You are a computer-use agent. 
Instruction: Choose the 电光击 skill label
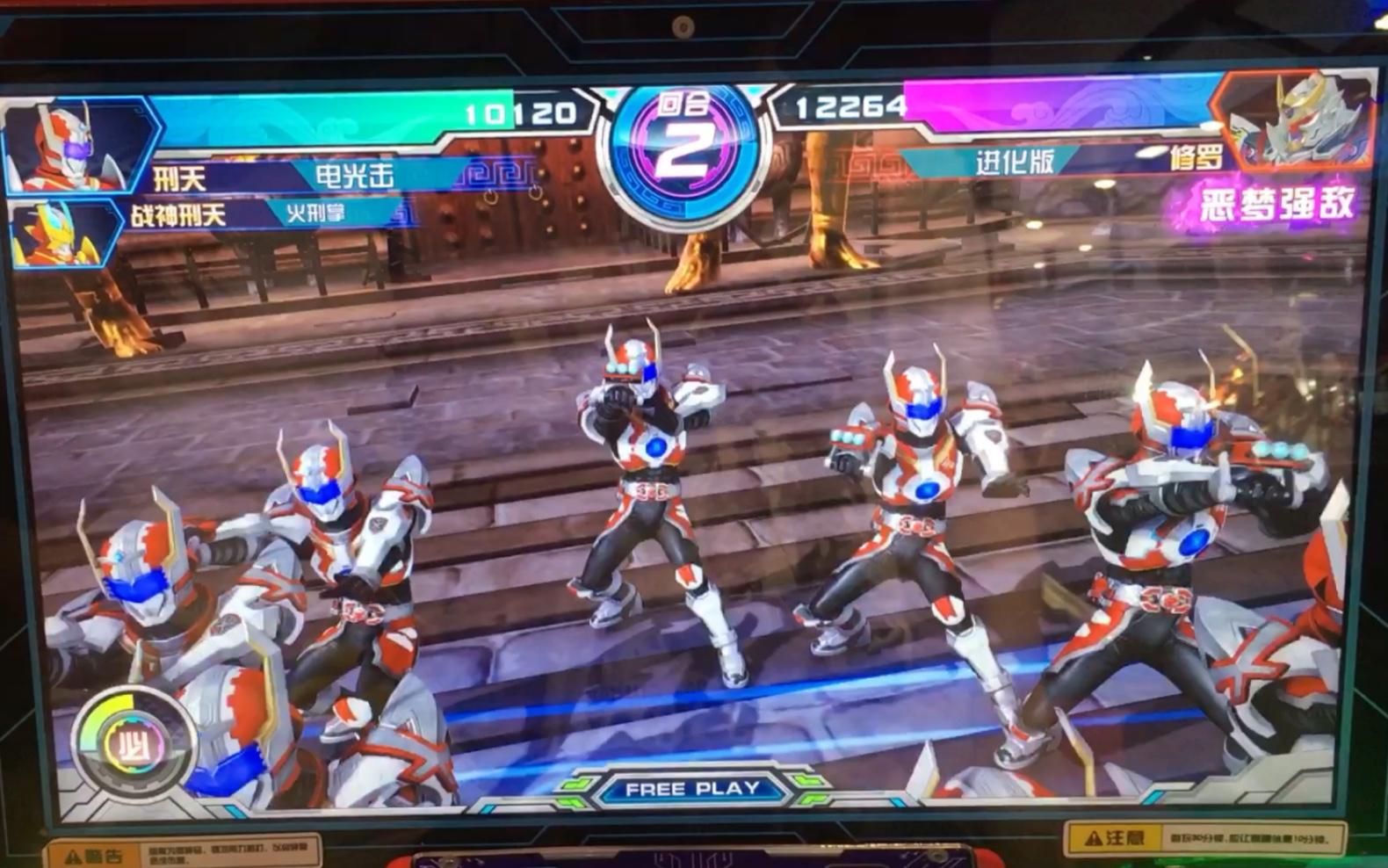click(354, 176)
